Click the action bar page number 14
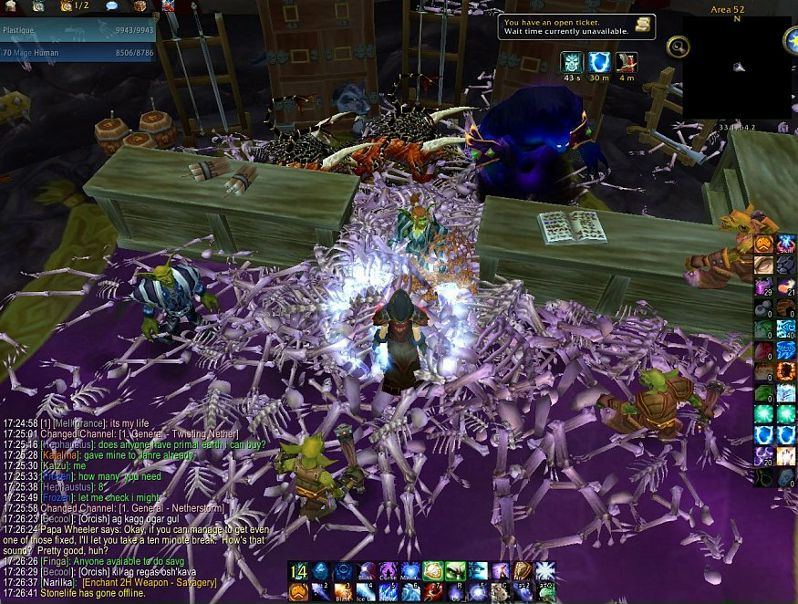 (298, 571)
